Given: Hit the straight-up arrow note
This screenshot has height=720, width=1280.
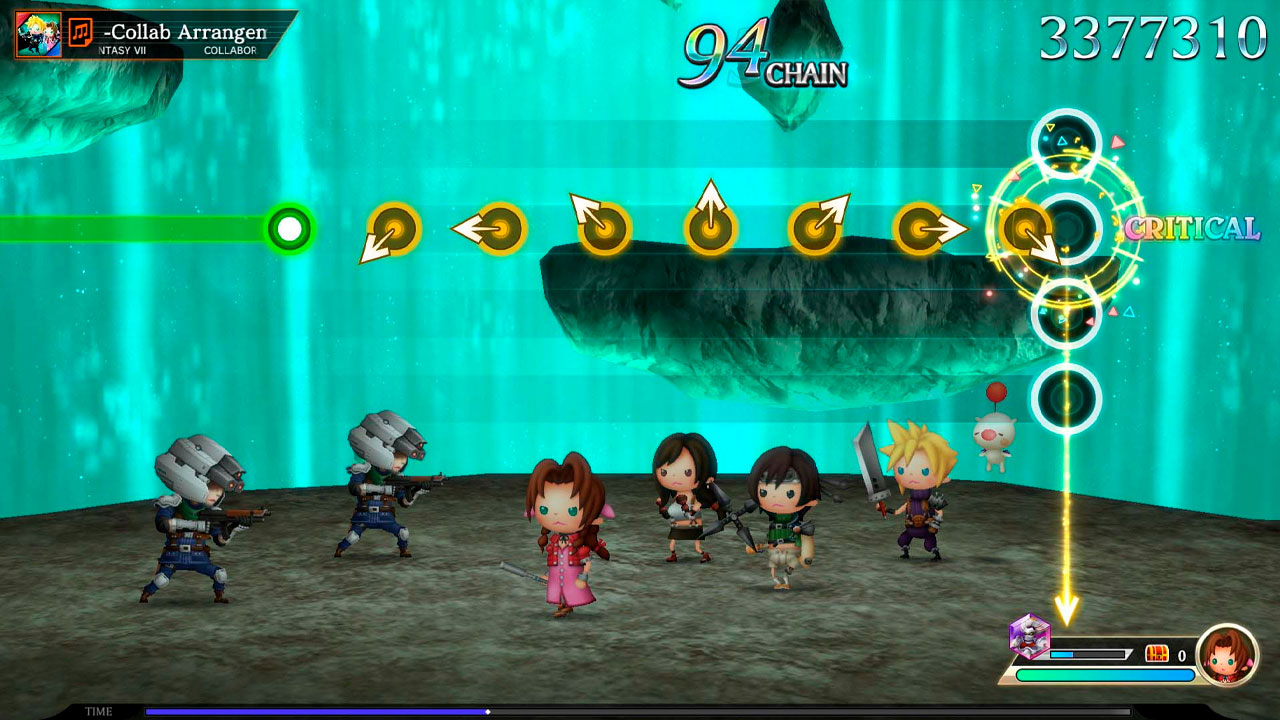Looking at the screenshot, I should pyautogui.click(x=710, y=226).
